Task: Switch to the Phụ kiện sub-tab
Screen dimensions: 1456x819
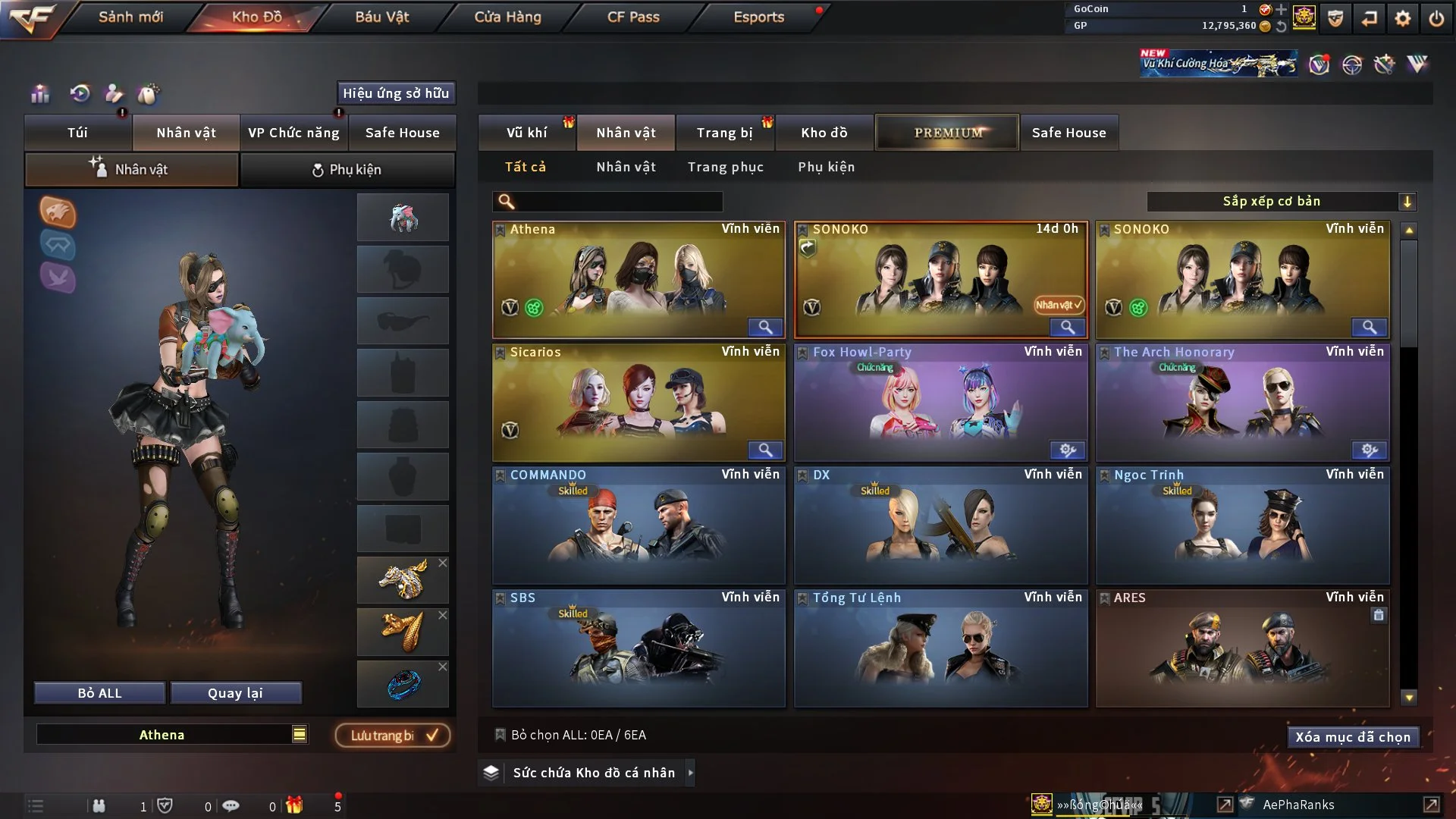Action: (347, 170)
